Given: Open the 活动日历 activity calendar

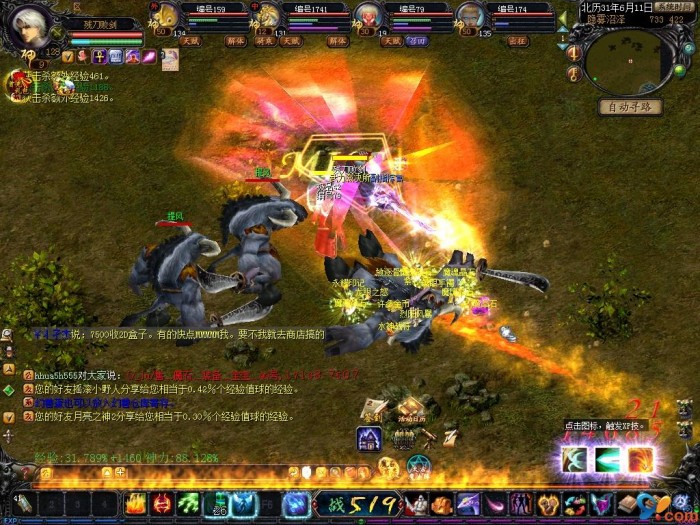Looking at the screenshot, I should tap(411, 409).
